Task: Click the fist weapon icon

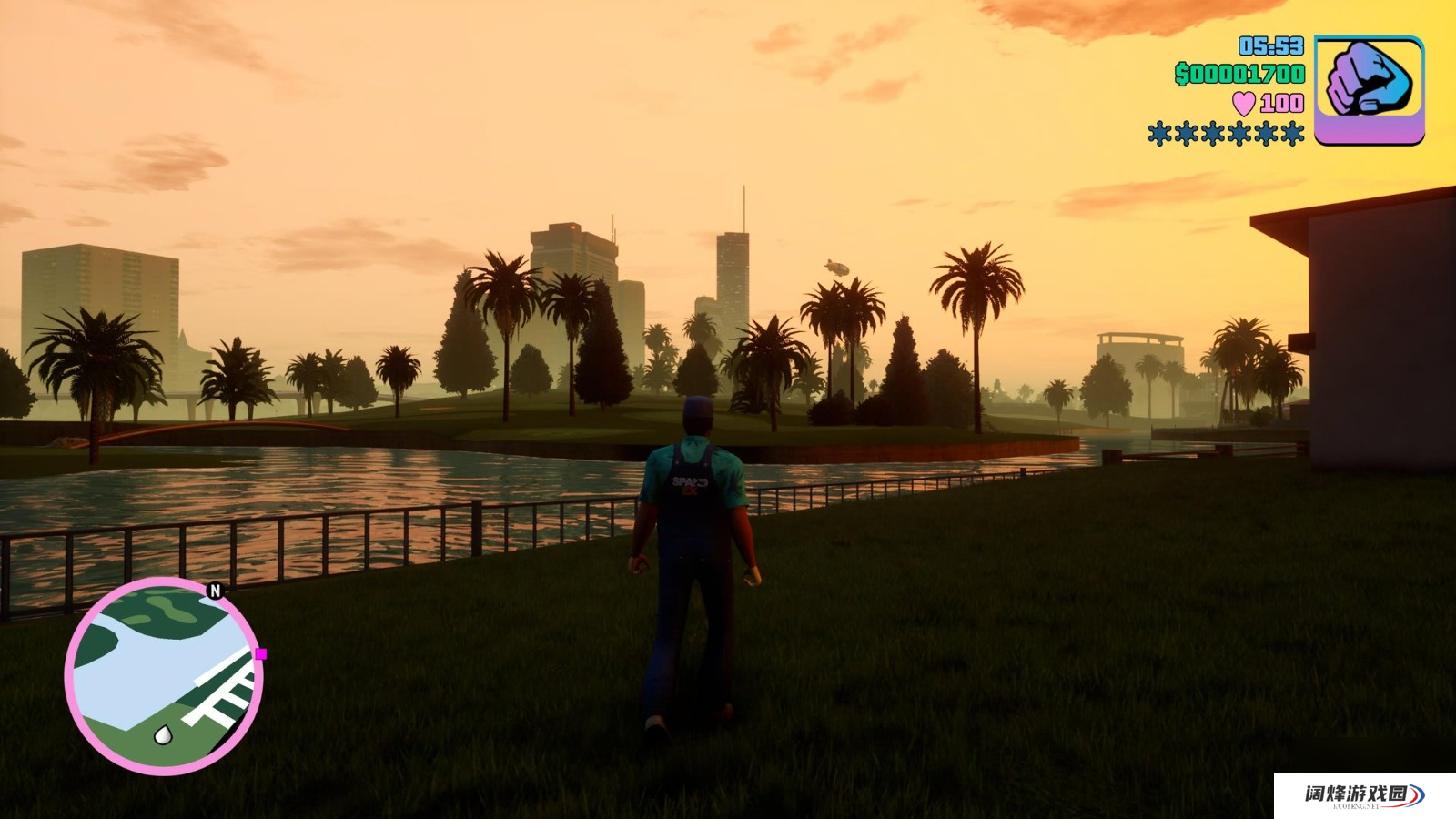Action: [x=1368, y=77]
